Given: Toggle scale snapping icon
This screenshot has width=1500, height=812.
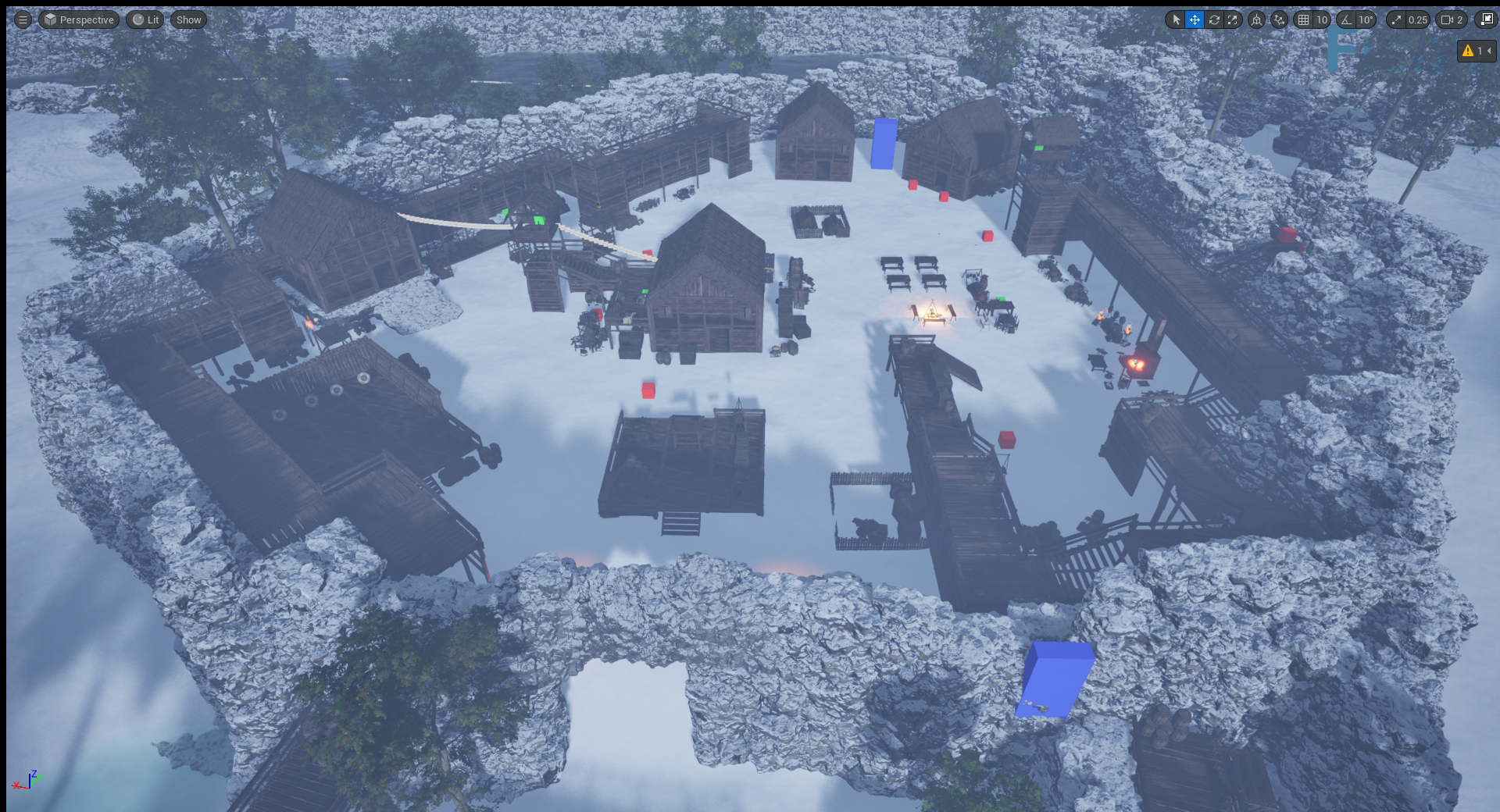Looking at the screenshot, I should click(1396, 20).
